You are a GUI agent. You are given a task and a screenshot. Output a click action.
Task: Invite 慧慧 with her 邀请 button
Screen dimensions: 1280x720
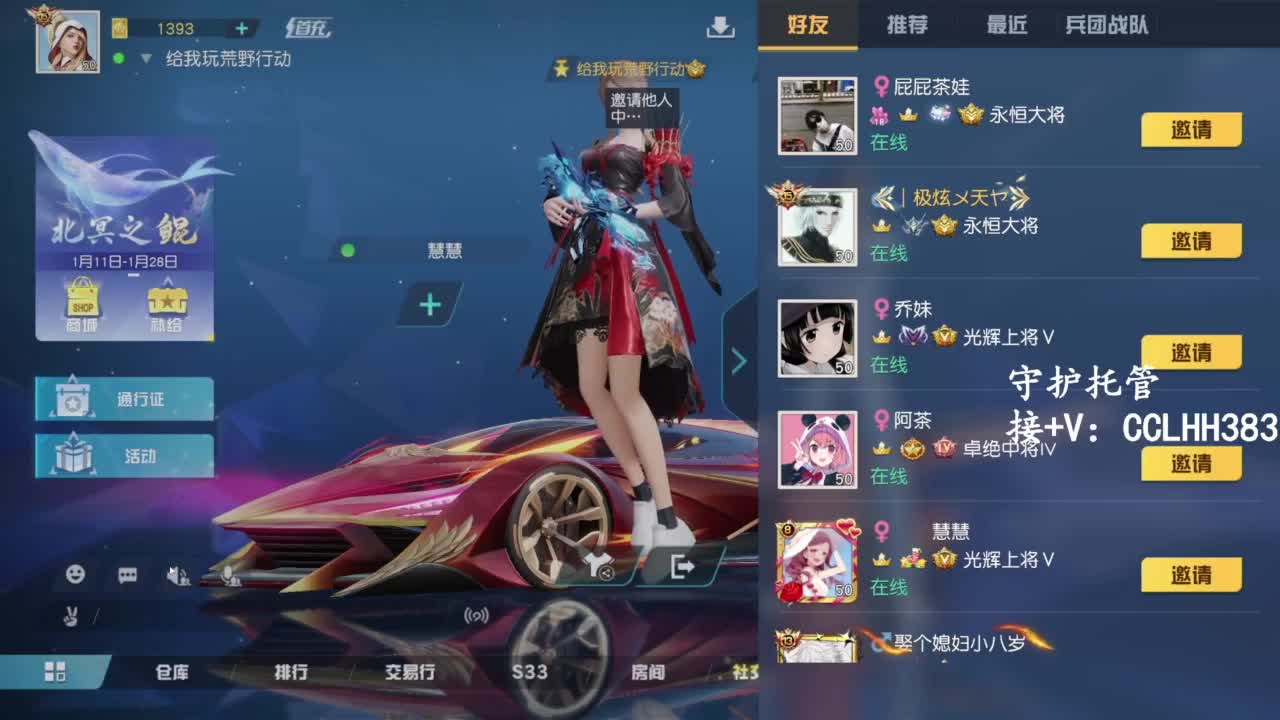1190,573
